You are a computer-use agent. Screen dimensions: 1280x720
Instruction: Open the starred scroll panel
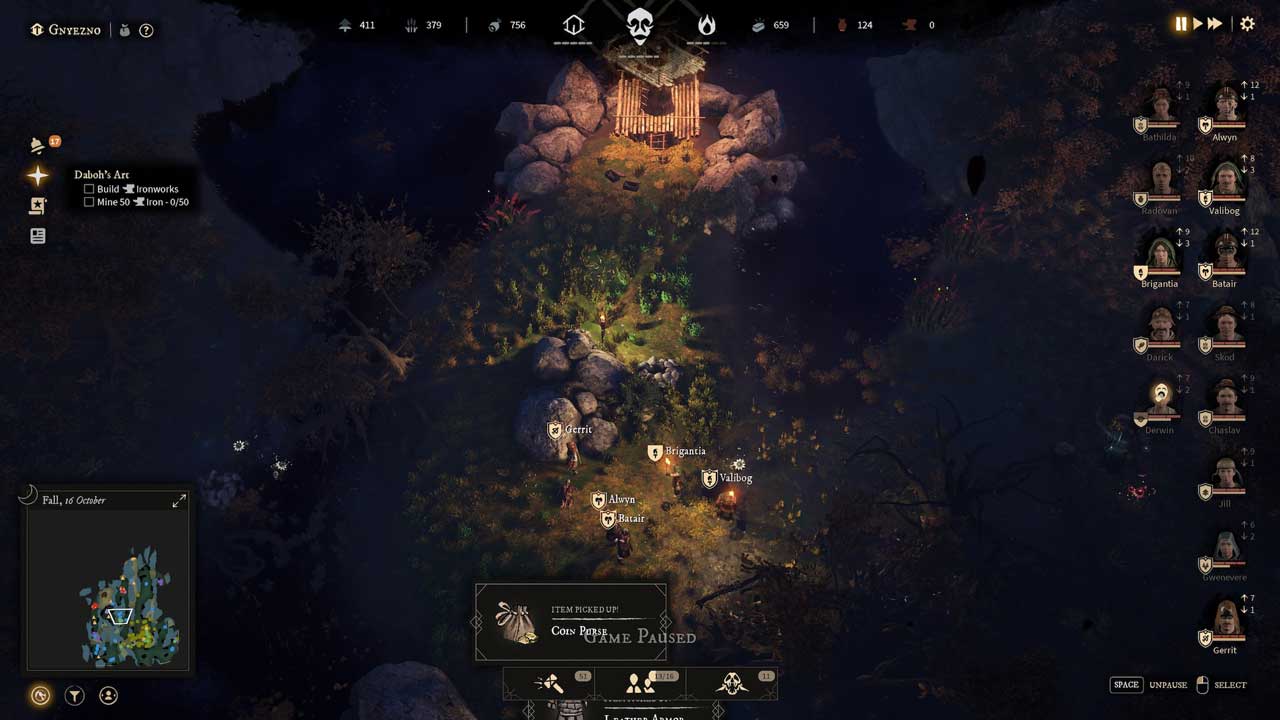coord(38,206)
